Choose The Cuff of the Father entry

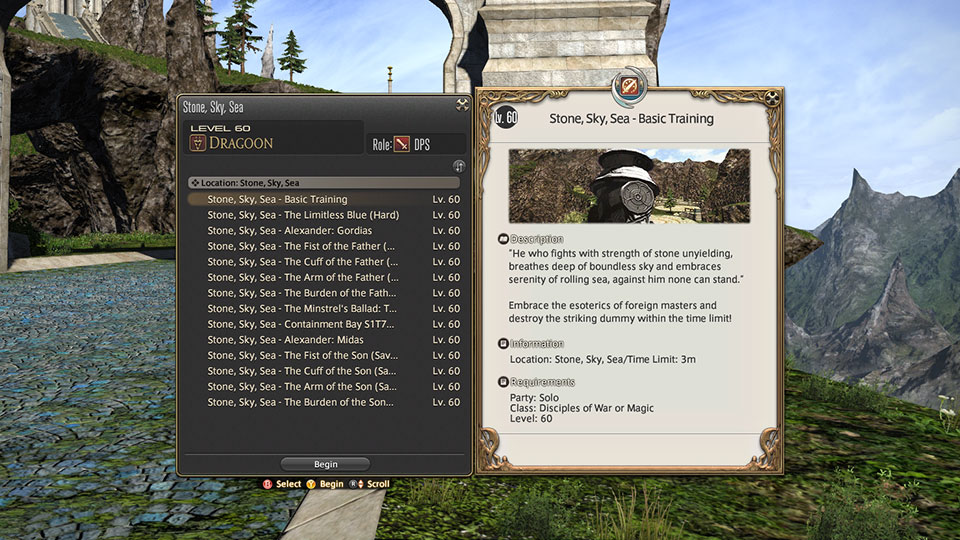(301, 262)
